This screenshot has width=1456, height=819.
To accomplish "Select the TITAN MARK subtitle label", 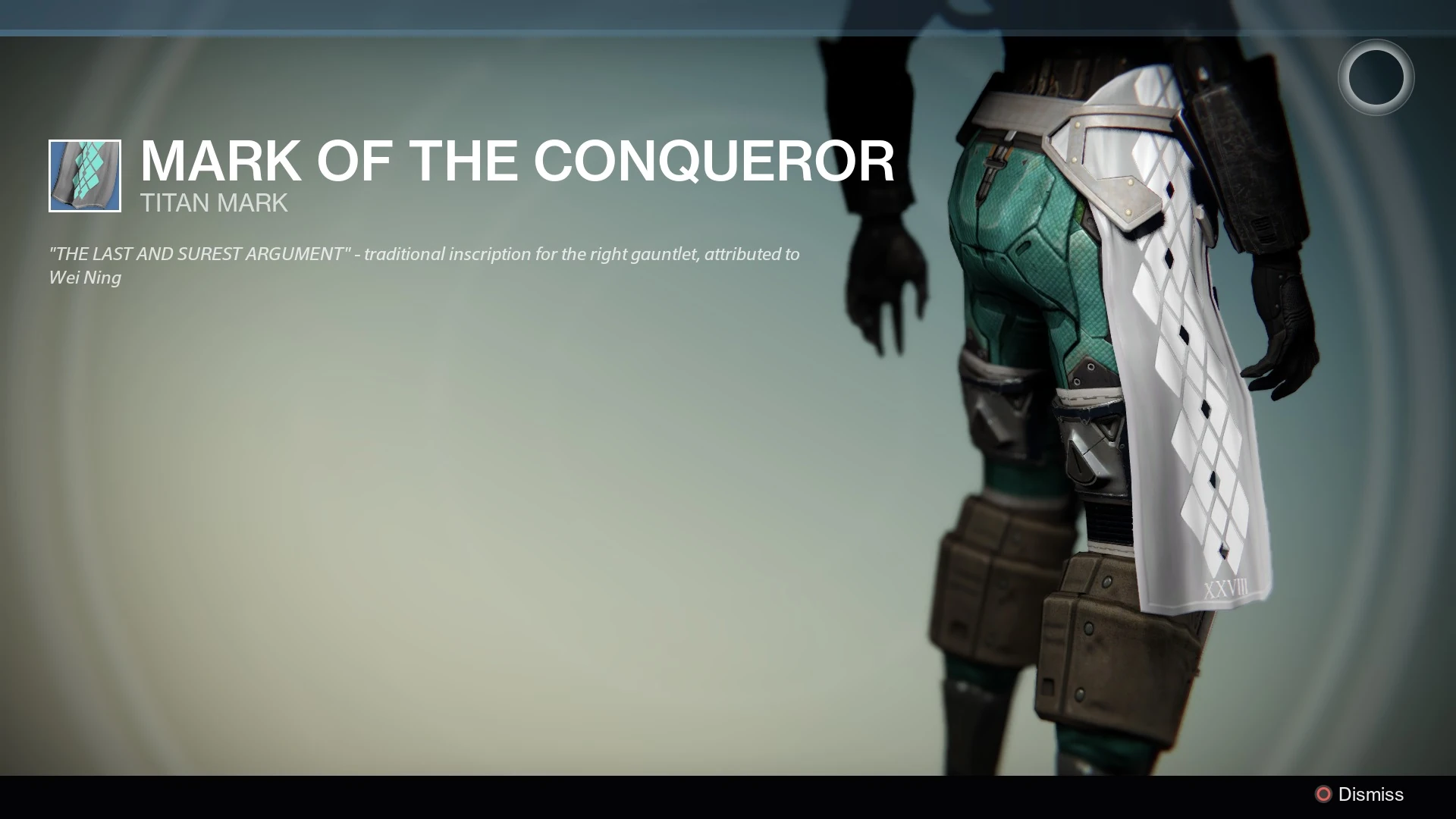I will pos(213,202).
